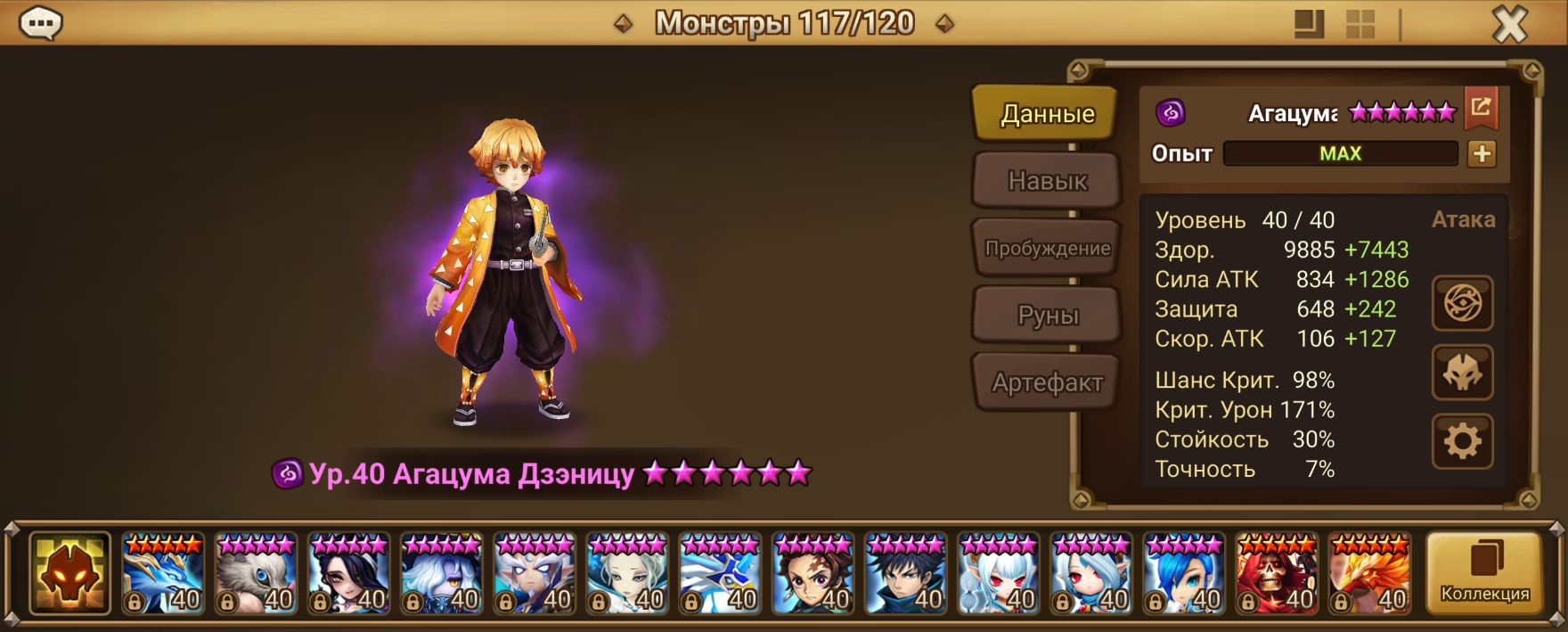Select the red skull monster thumbnail
This screenshot has height=632, width=1568.
click(x=1277, y=573)
